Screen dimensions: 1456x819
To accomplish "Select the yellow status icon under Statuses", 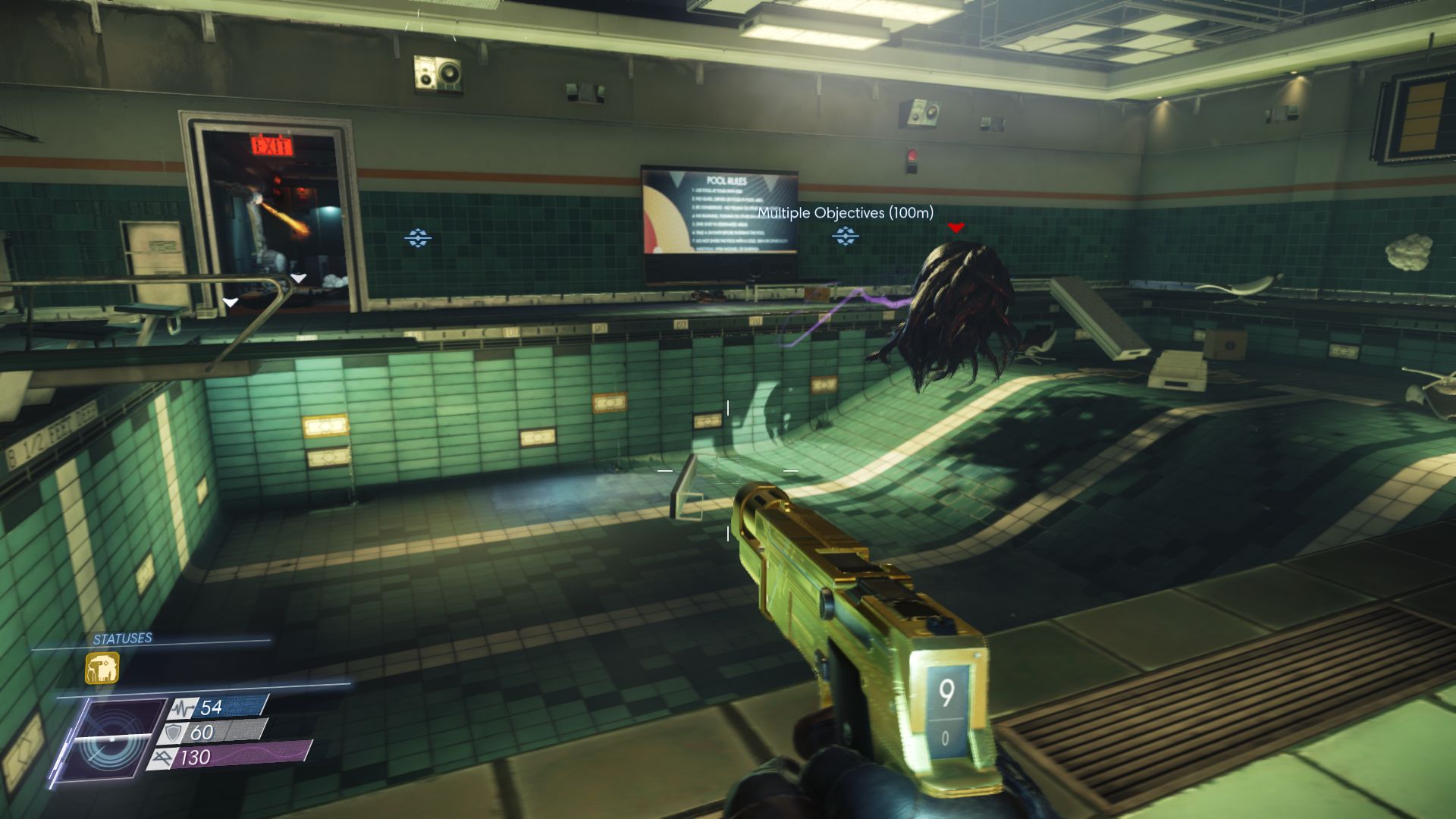I will (x=102, y=668).
